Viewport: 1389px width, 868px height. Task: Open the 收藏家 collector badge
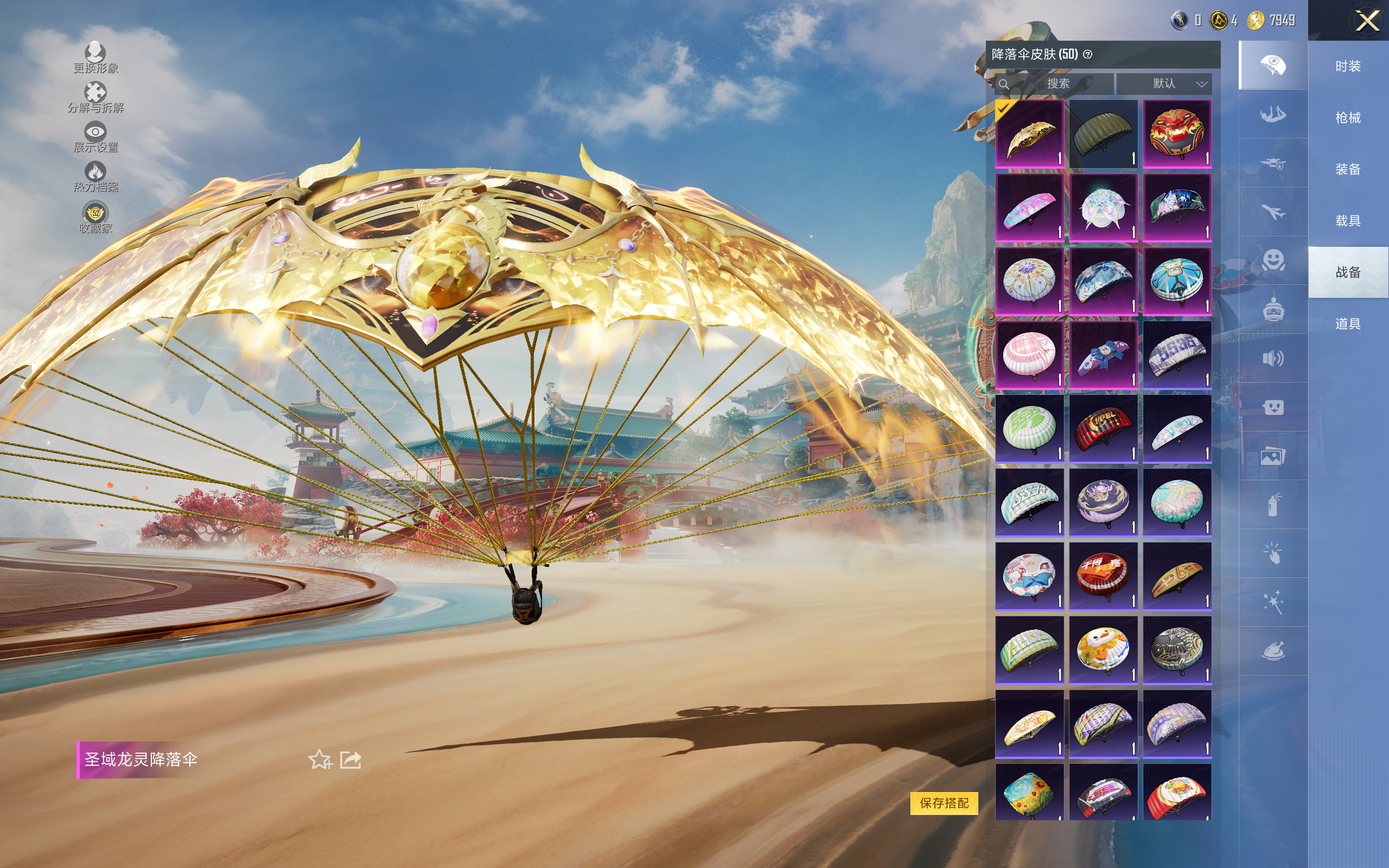95,218
